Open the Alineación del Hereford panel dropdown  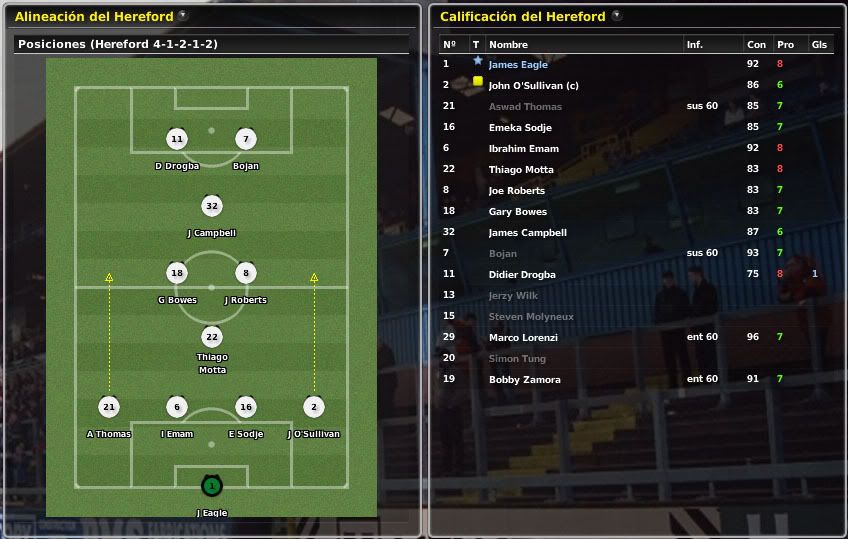[183, 16]
